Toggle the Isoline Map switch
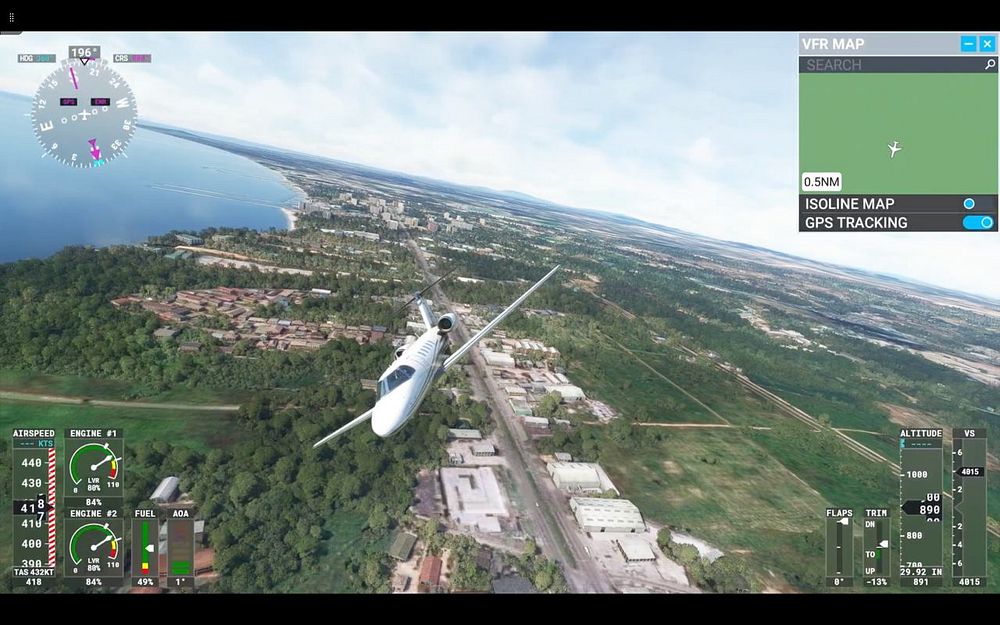This screenshot has height=625, width=1000. (x=977, y=204)
